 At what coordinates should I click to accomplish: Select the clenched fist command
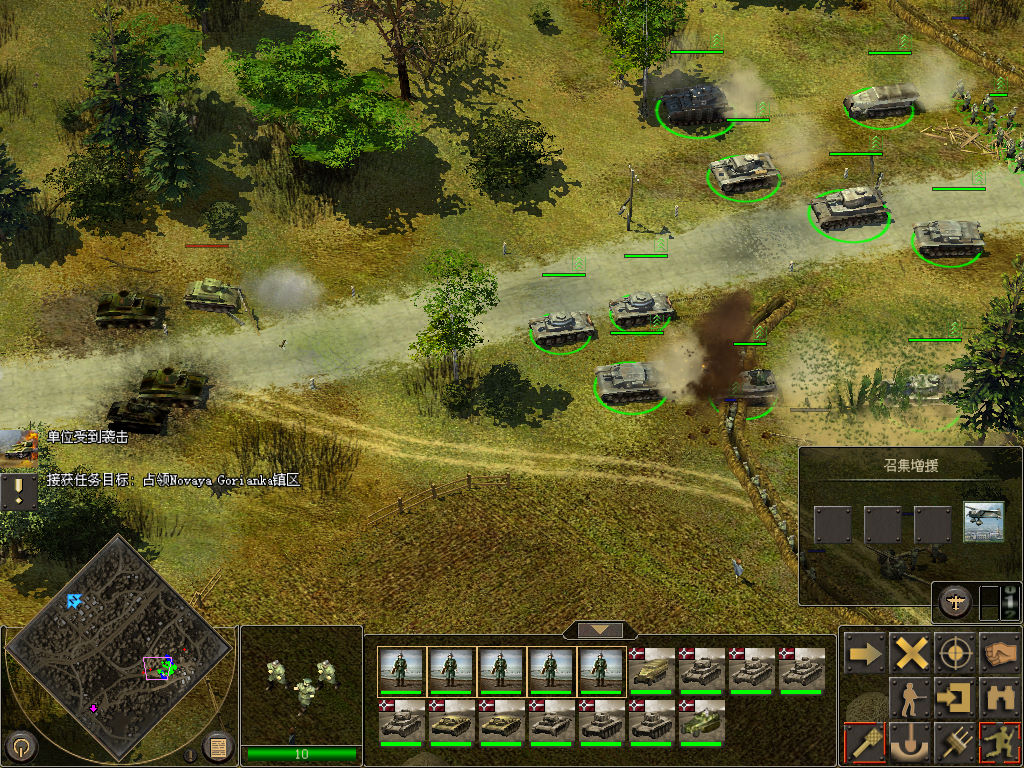click(1000, 654)
